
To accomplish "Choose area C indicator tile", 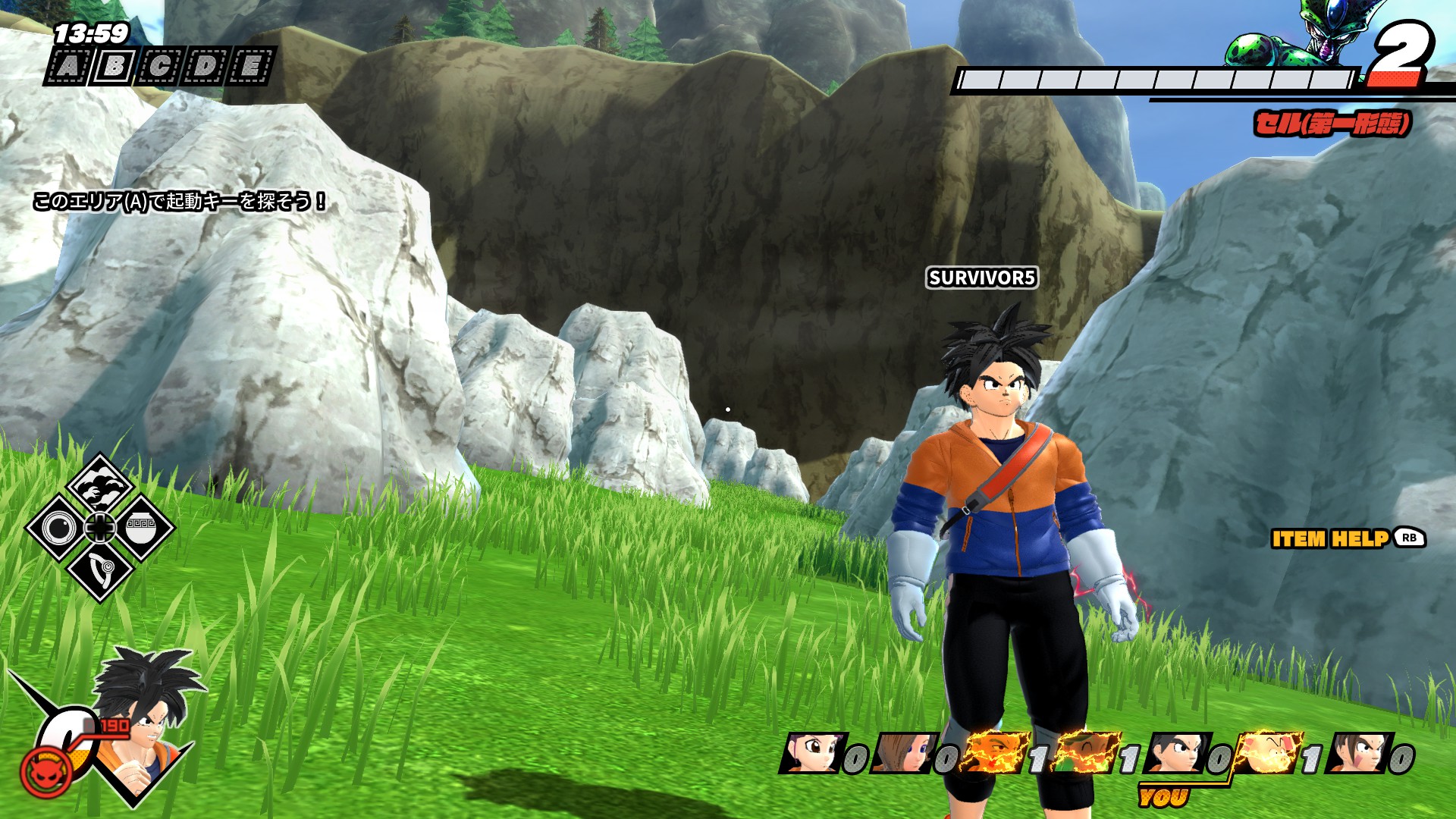I will pos(158,67).
